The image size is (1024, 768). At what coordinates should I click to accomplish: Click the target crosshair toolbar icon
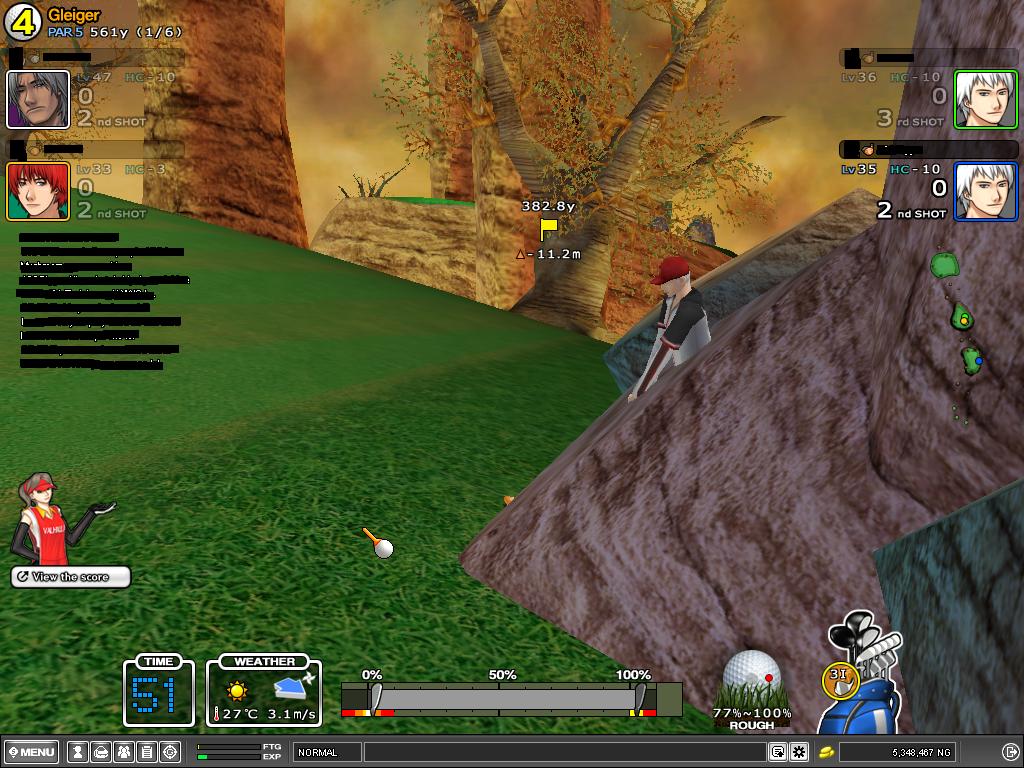[x=170, y=752]
